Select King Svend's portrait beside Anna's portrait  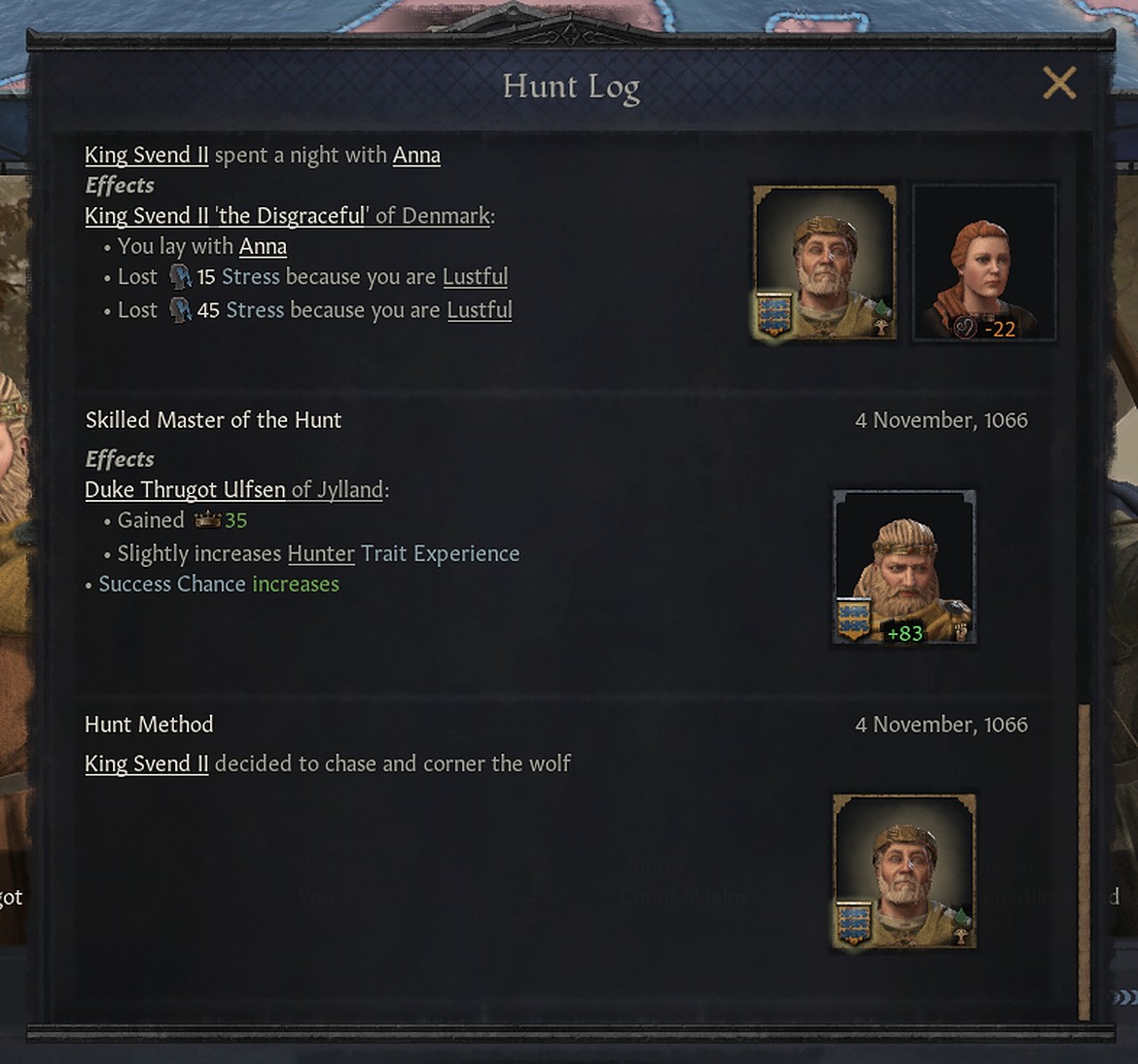click(x=825, y=263)
